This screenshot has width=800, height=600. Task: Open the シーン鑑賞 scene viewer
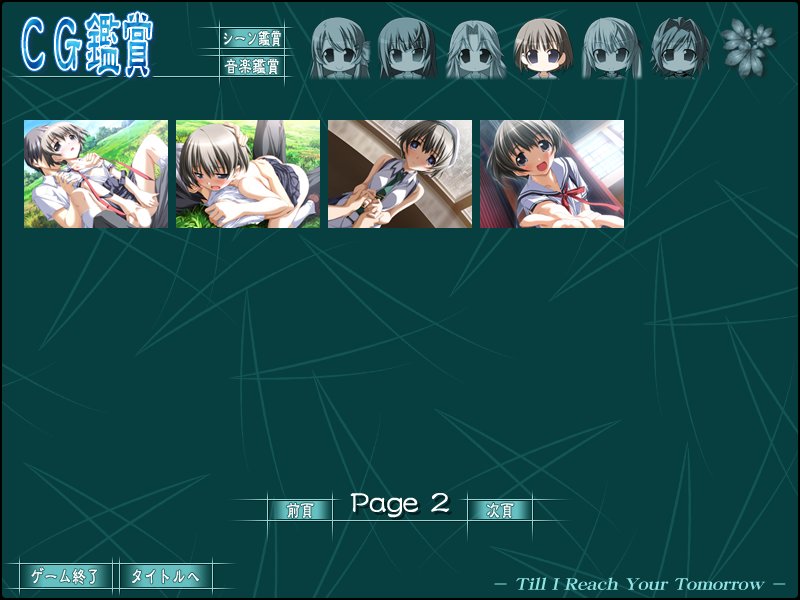[x=252, y=39]
